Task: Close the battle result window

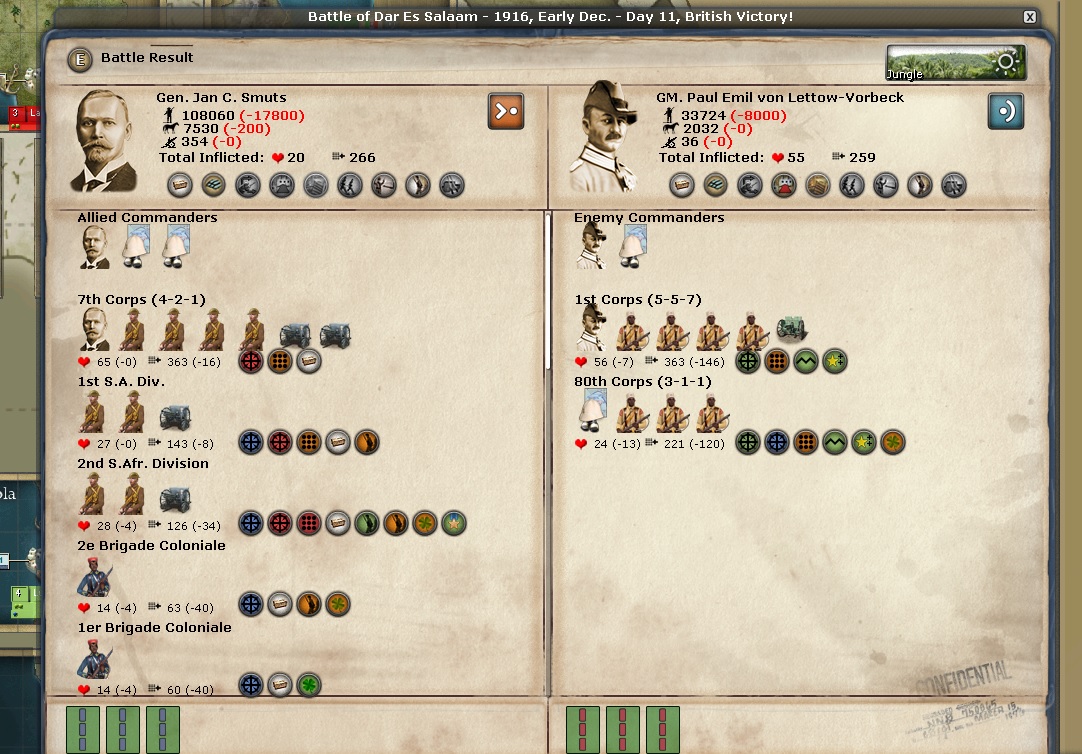Action: [1030, 17]
